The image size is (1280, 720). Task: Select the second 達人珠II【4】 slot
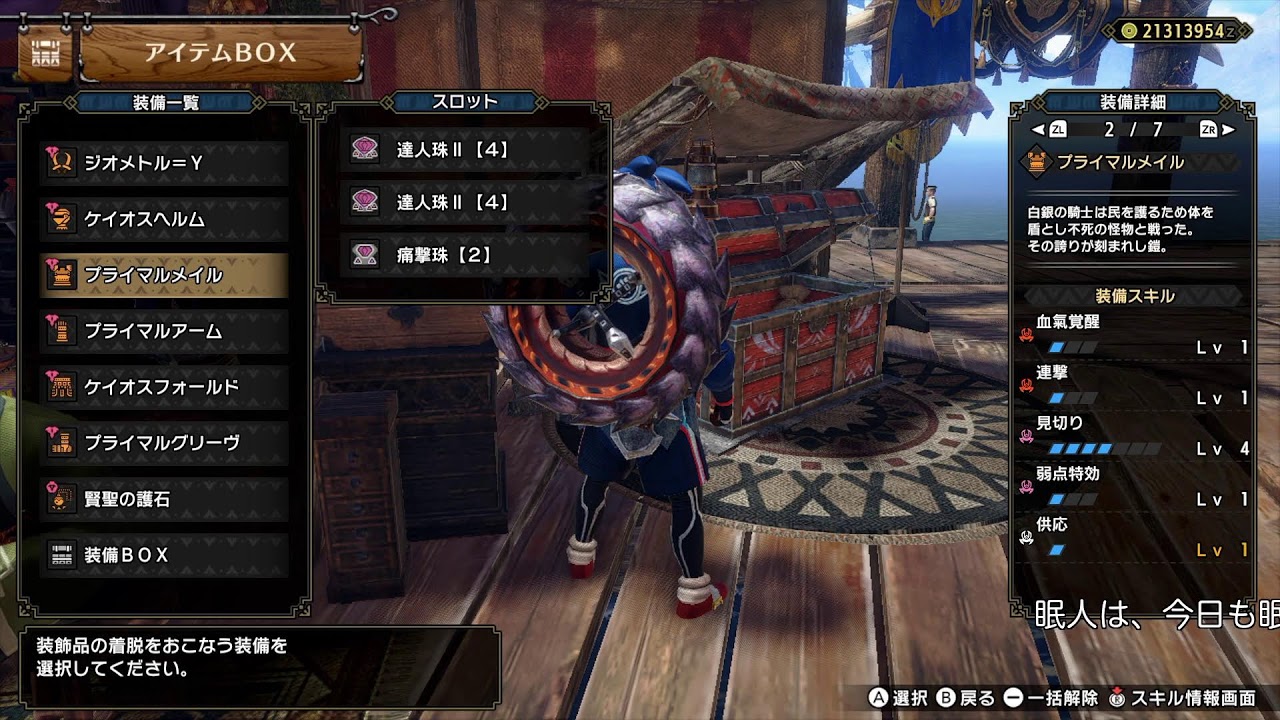[464, 202]
